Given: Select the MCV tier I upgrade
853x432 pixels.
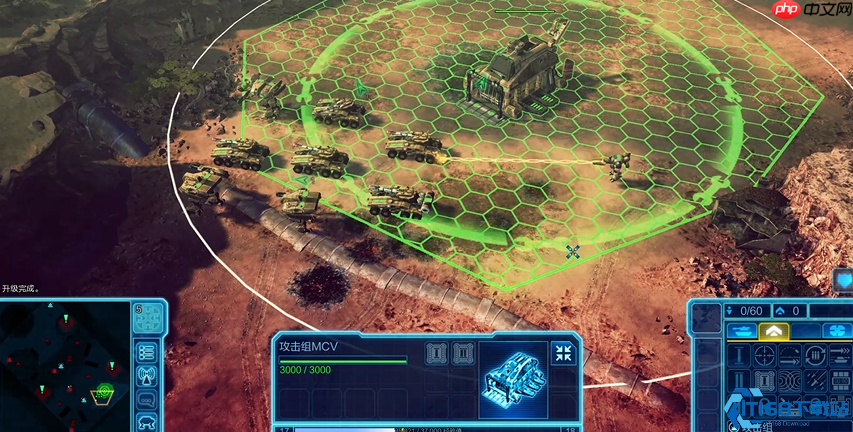Looking at the screenshot, I should [x=435, y=353].
